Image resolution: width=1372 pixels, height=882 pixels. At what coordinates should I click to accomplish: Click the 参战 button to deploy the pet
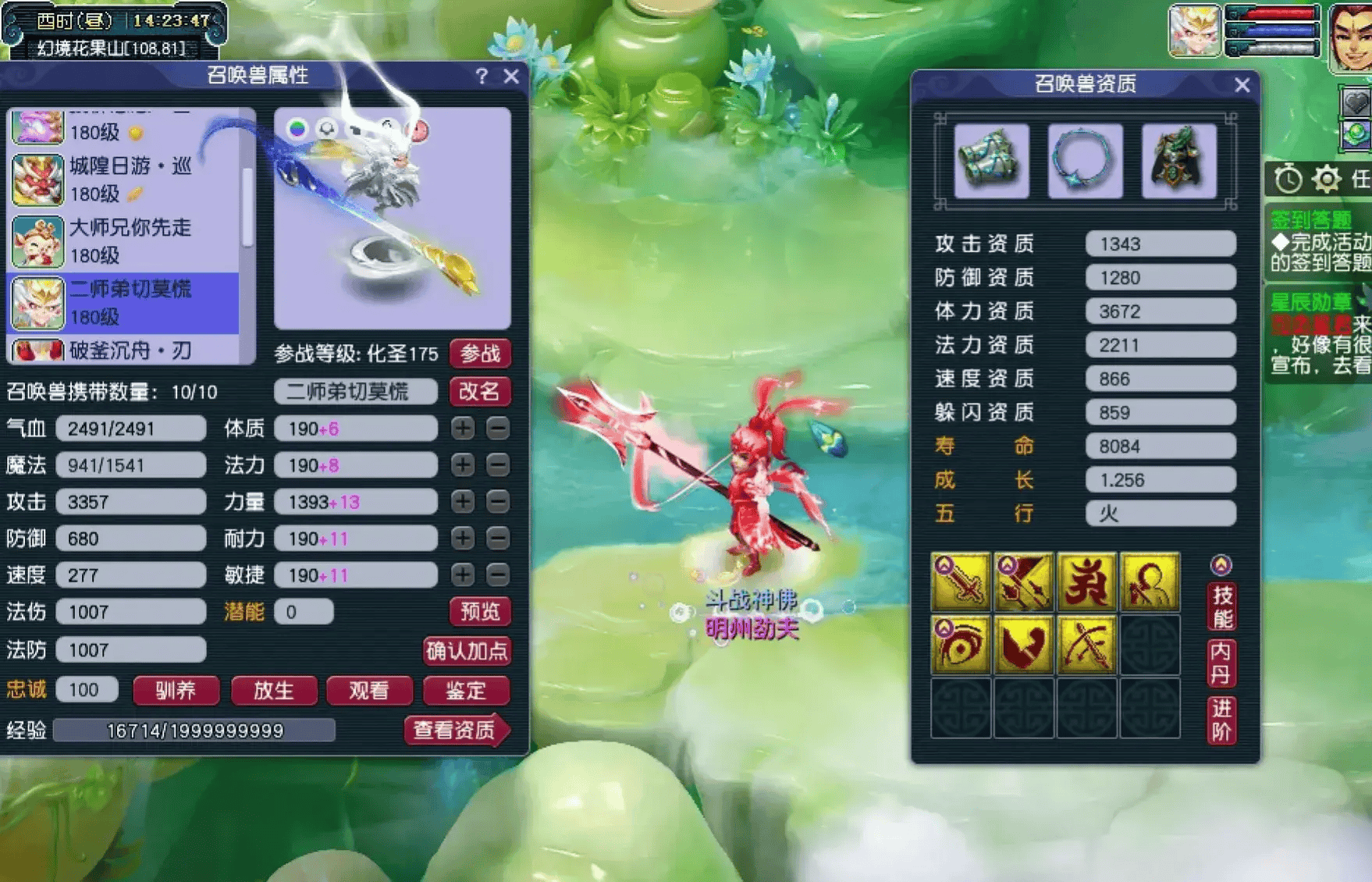[482, 354]
